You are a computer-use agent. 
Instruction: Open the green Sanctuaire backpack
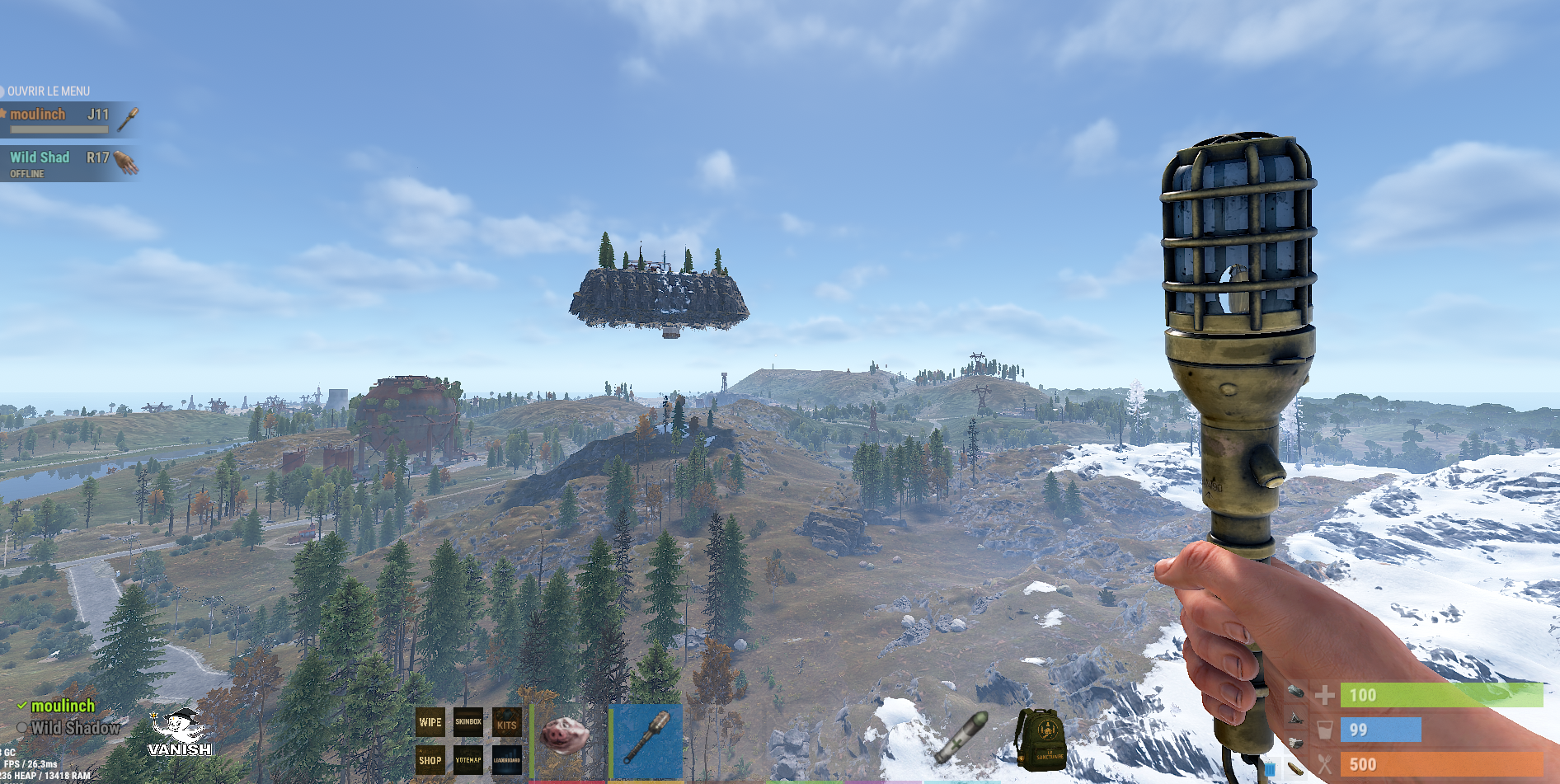1041,738
